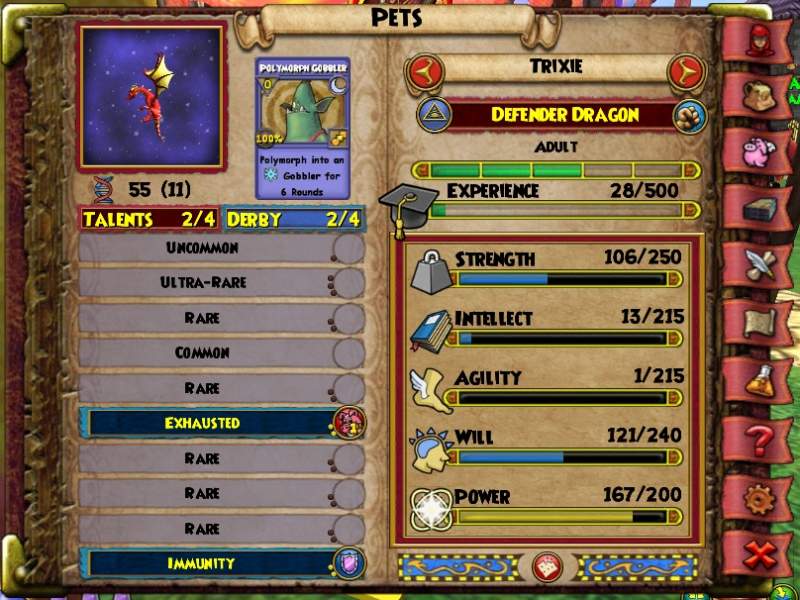Close the Pets book with red X
Viewport: 800px width, 600px height.
[x=758, y=551]
